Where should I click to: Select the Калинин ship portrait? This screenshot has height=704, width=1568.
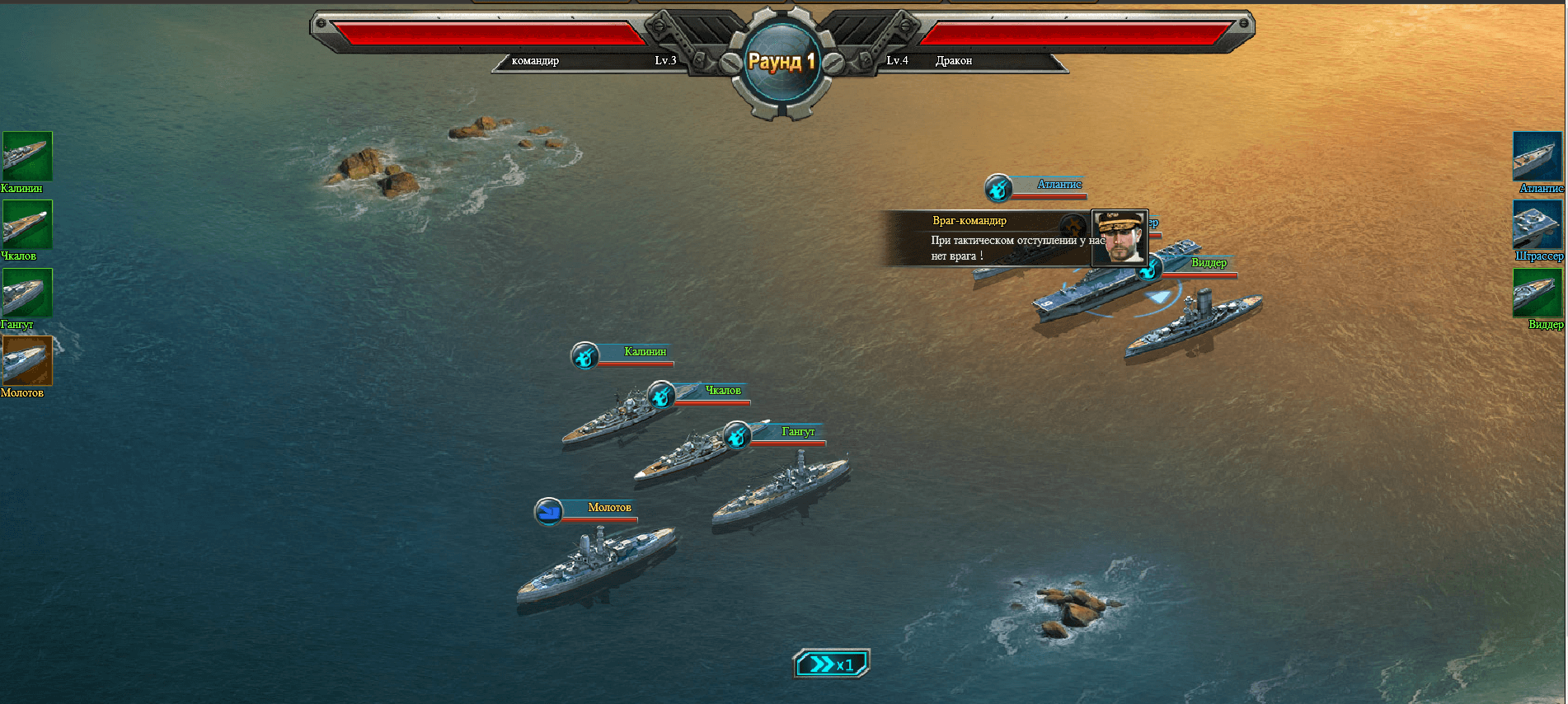[26, 156]
